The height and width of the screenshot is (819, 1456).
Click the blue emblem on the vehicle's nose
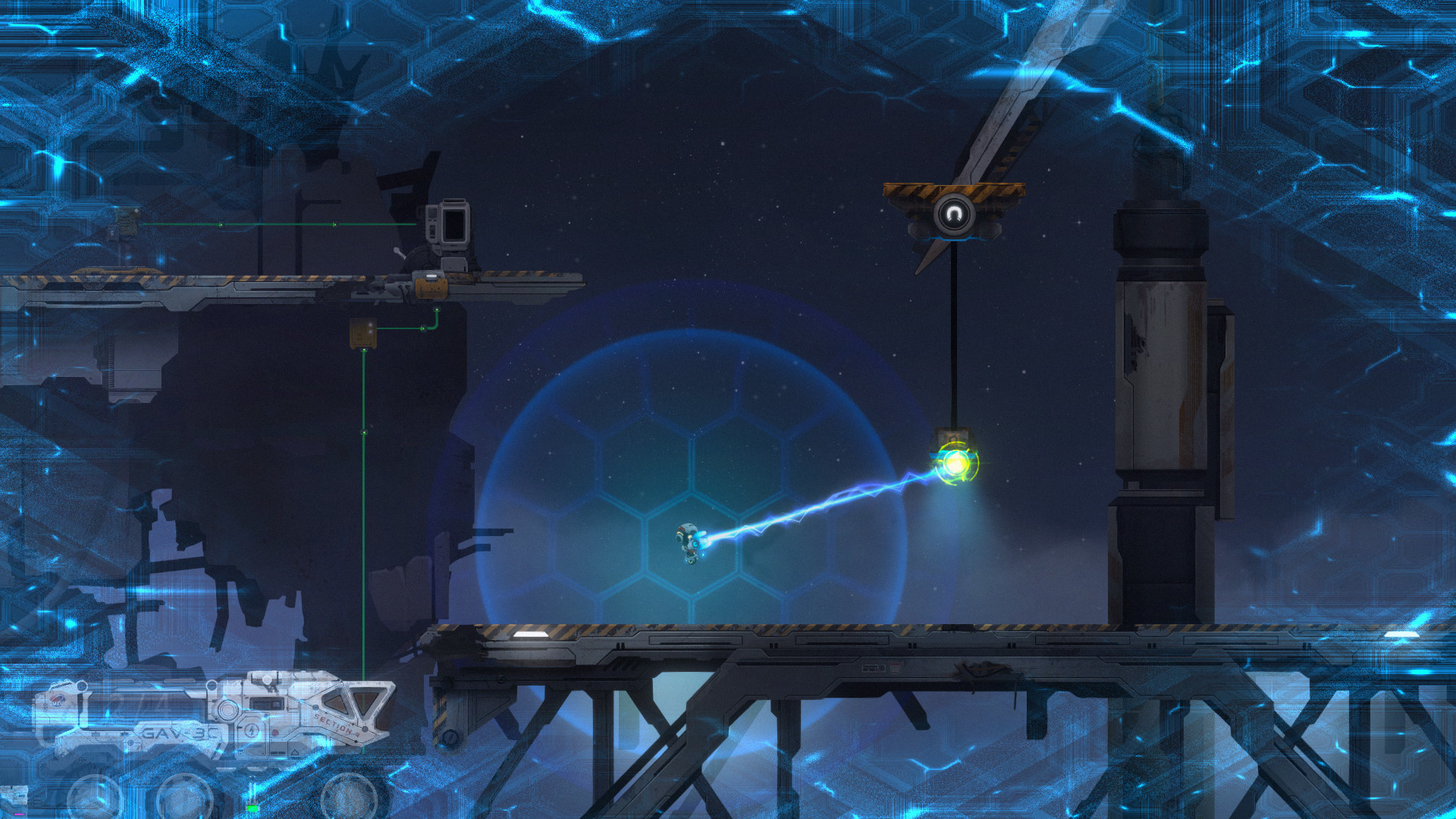click(58, 700)
